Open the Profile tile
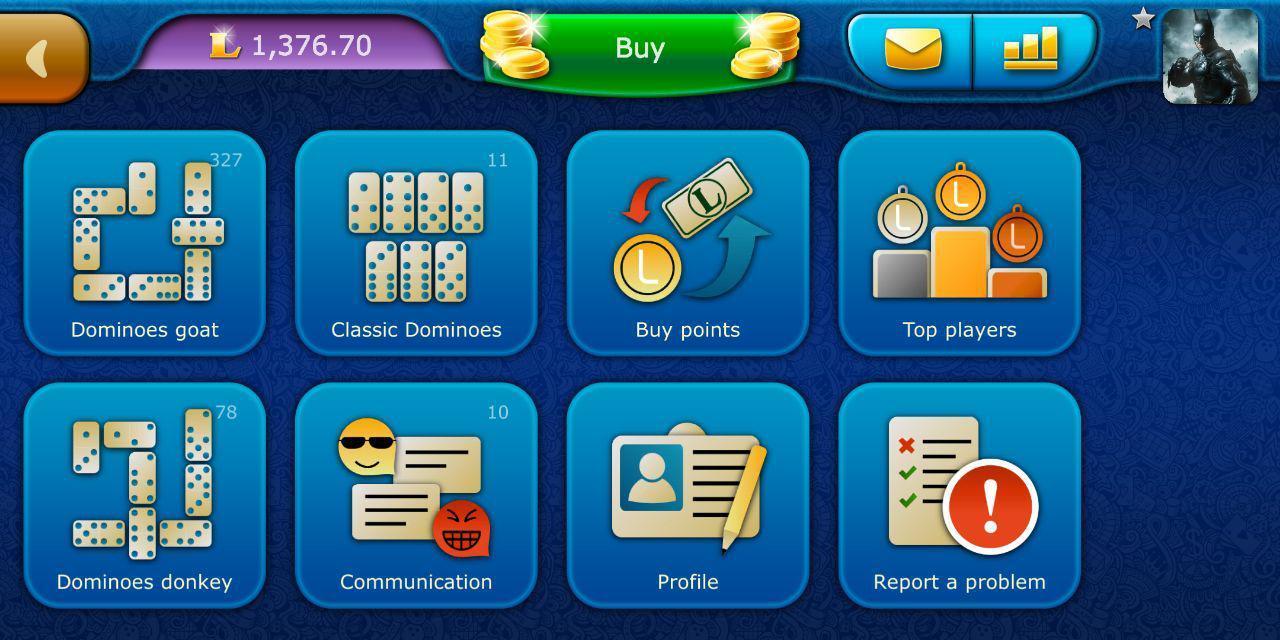This screenshot has width=1280, height=640. pyautogui.click(x=688, y=495)
